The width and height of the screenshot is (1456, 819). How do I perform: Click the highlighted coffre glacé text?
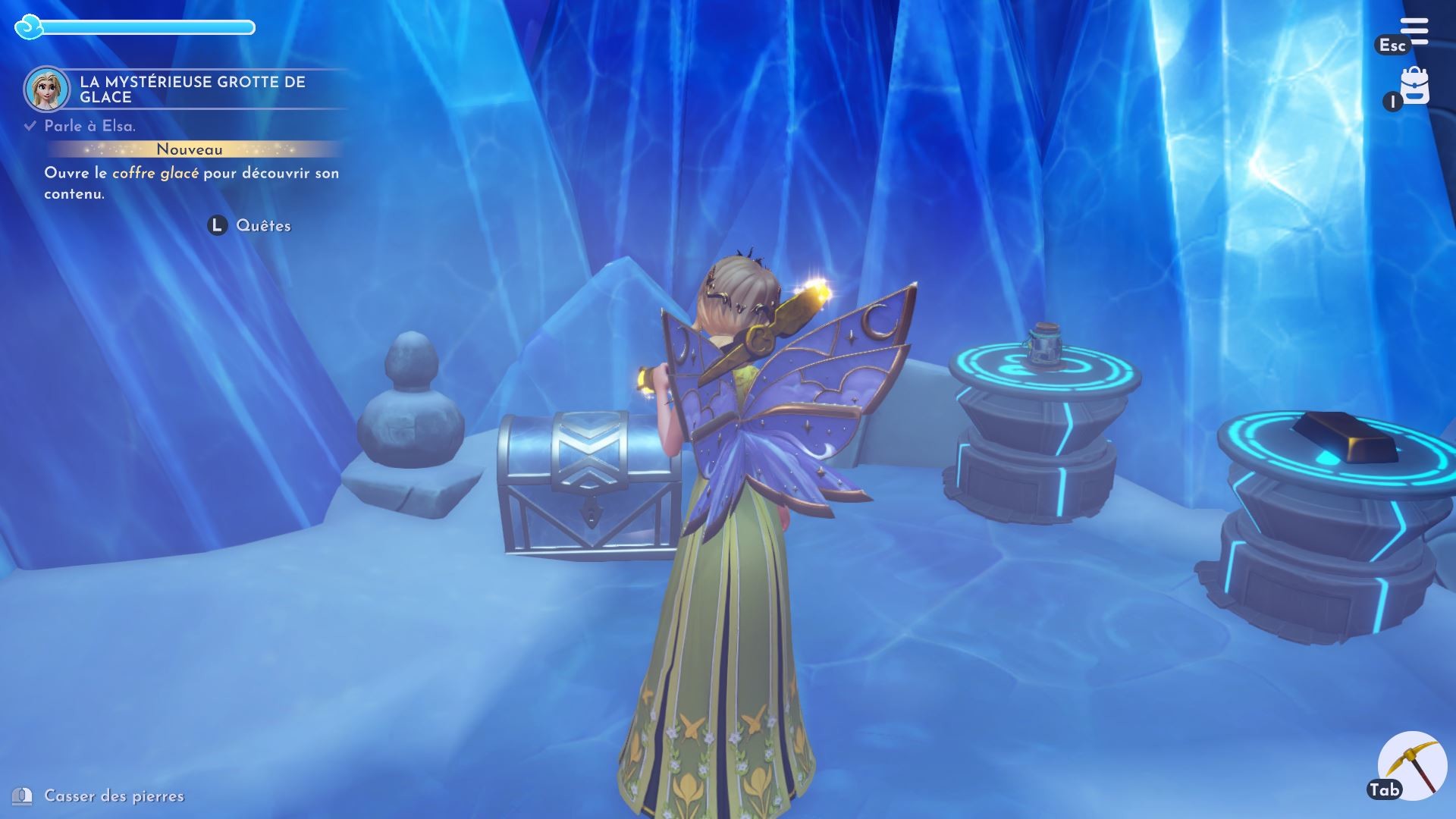(x=155, y=174)
